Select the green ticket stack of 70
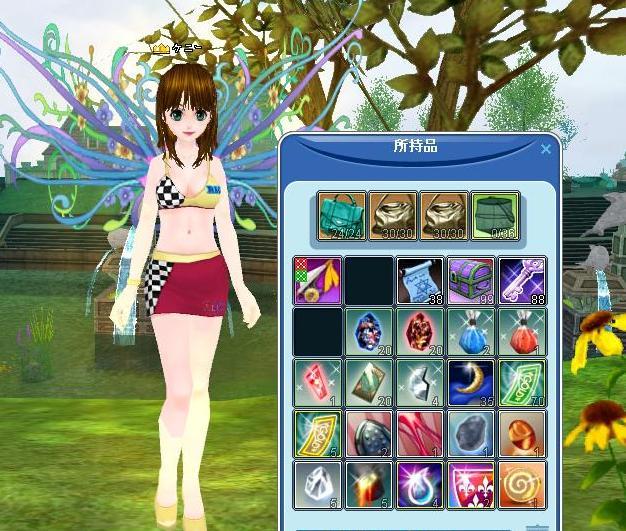The image size is (626, 531). click(522, 382)
